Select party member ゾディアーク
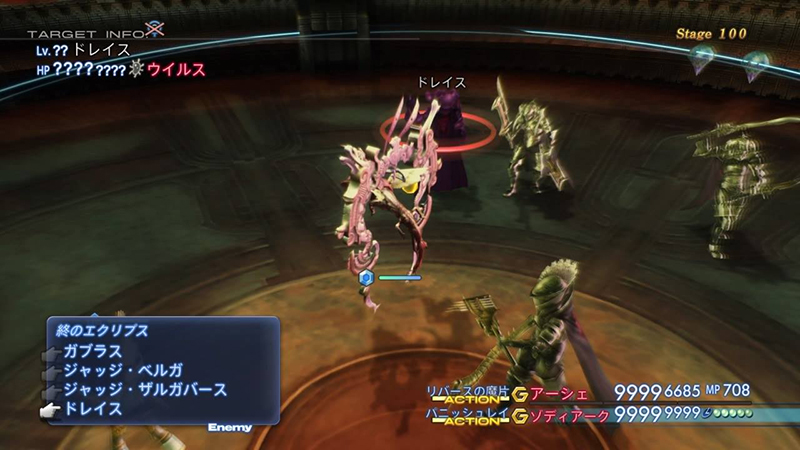800x450 pixels. [x=568, y=412]
